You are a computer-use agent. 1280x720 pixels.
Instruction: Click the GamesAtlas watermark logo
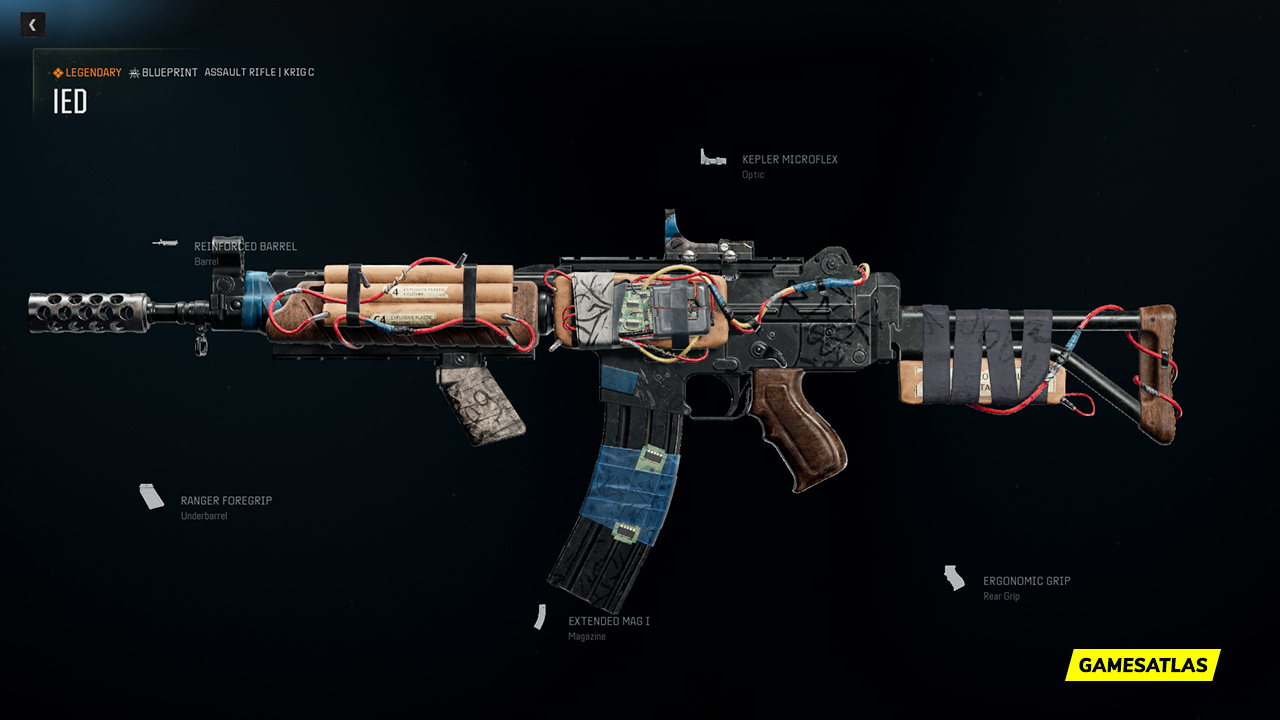click(x=1143, y=665)
